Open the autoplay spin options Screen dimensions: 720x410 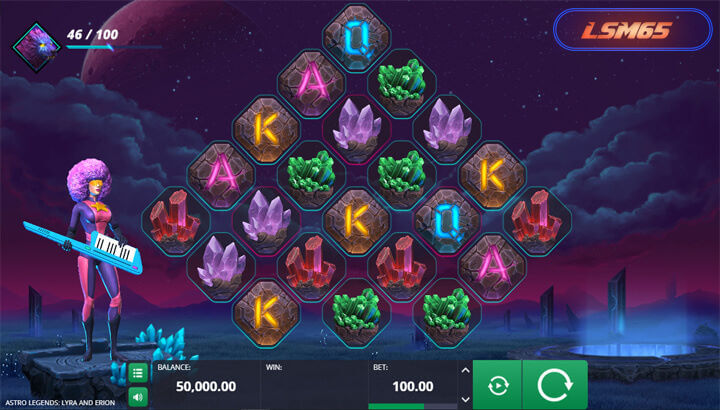click(x=496, y=386)
